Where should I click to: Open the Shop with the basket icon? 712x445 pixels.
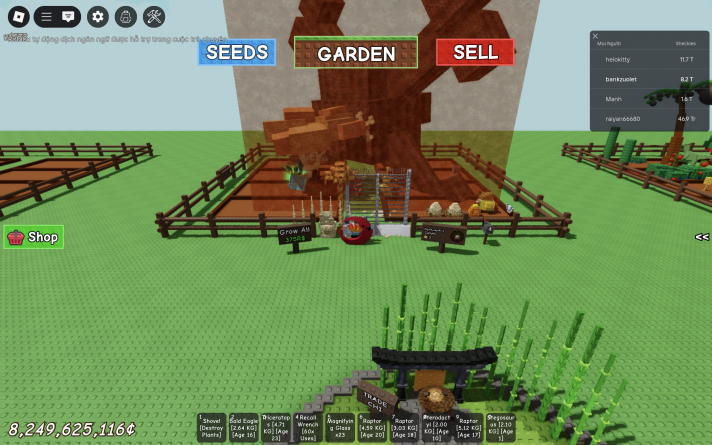(x=34, y=237)
